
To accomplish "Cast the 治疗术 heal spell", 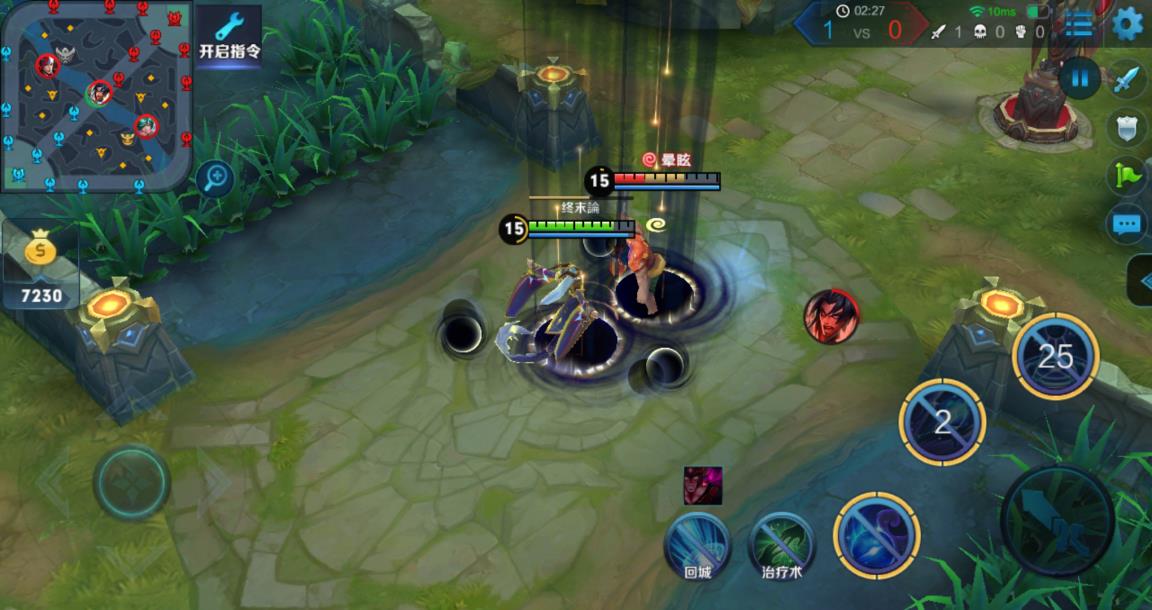I will click(x=782, y=544).
